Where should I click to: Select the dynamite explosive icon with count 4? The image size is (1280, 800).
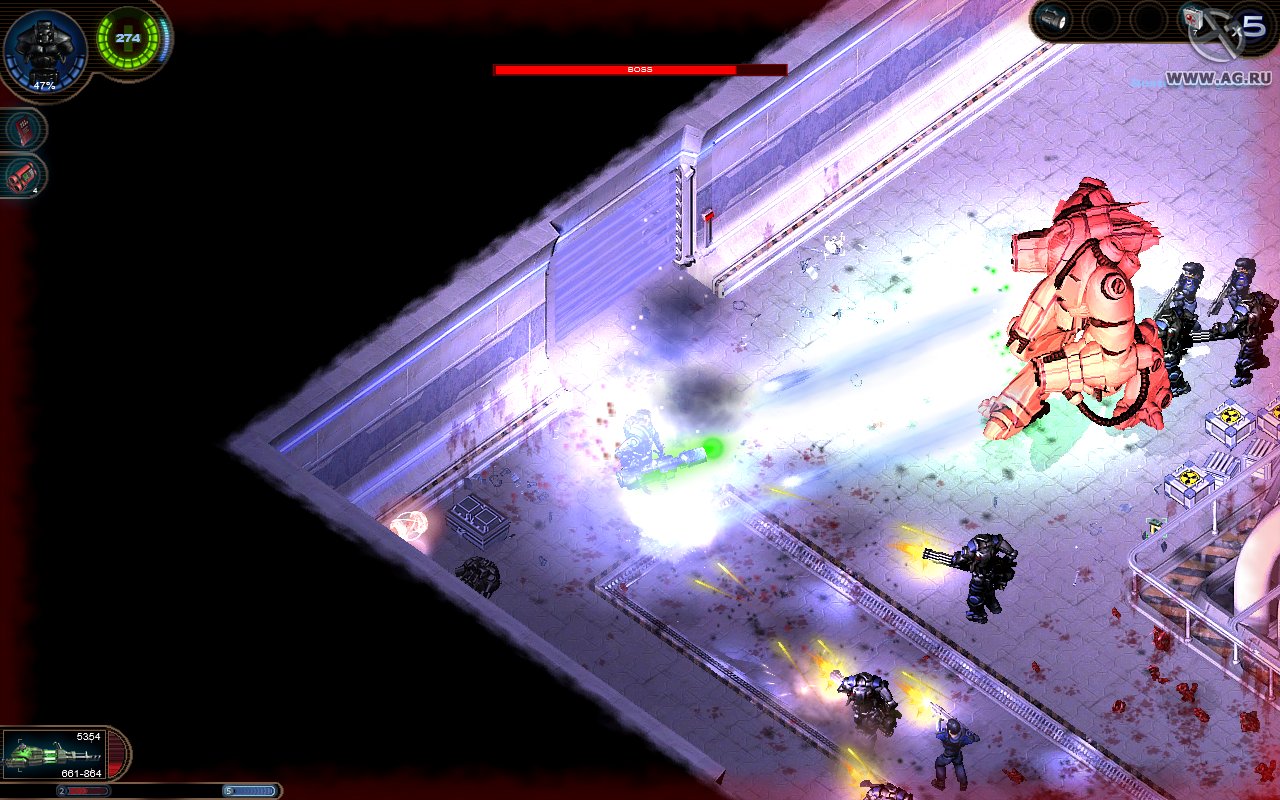(x=22, y=175)
